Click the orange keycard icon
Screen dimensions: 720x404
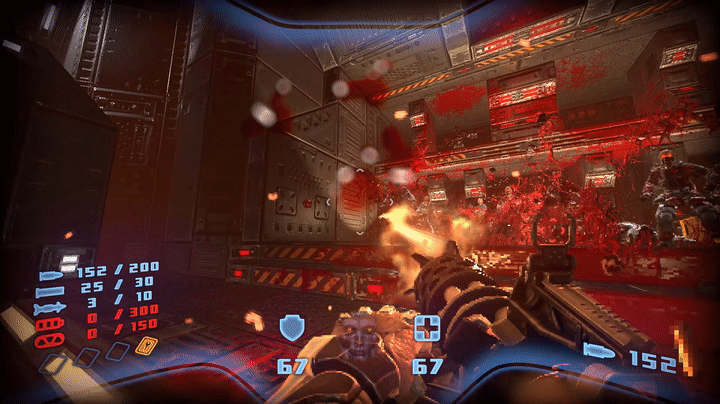coord(145,347)
